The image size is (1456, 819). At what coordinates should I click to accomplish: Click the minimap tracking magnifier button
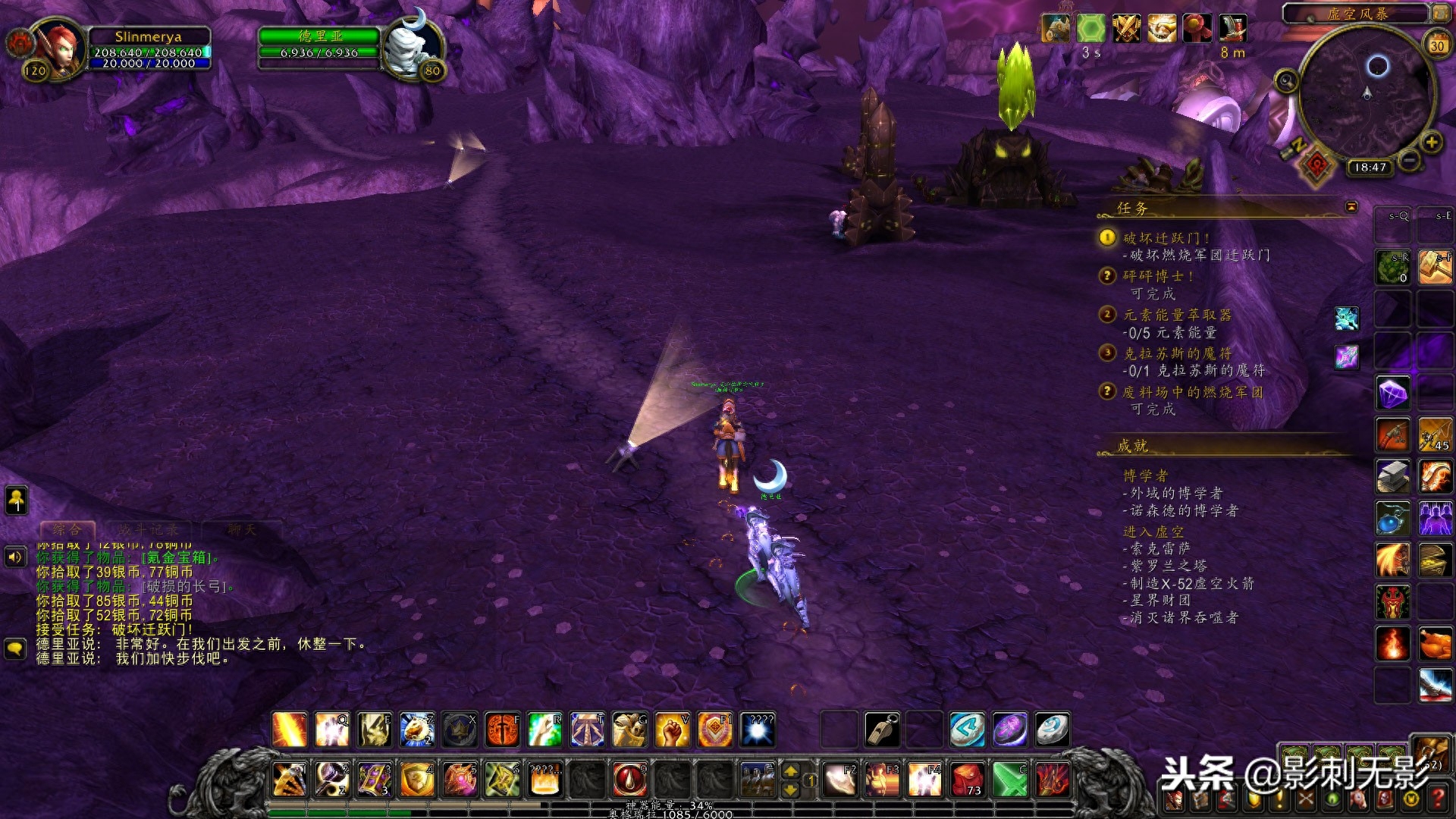(1286, 80)
